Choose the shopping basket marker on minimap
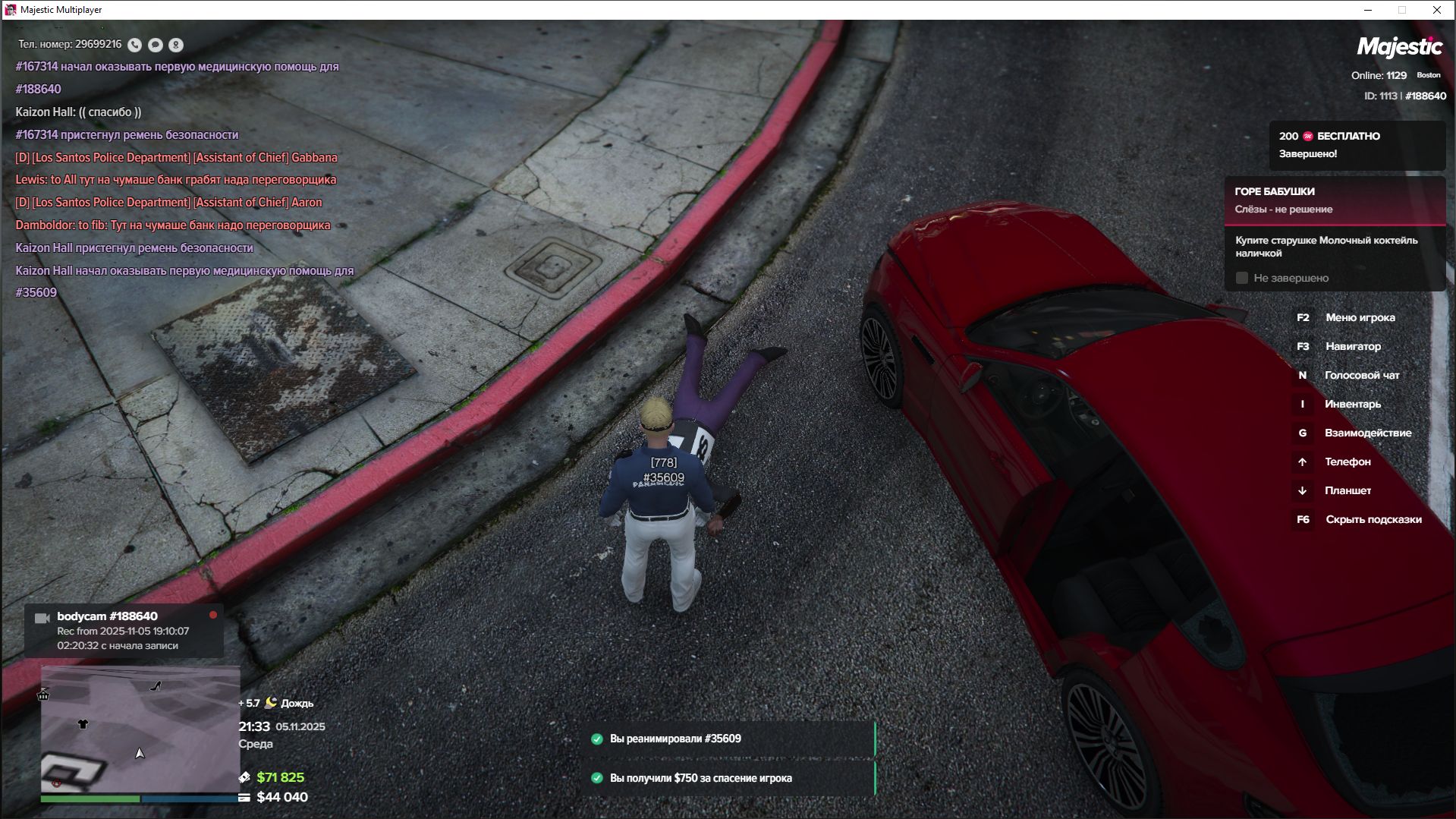The width and height of the screenshot is (1456, 819). (x=43, y=695)
